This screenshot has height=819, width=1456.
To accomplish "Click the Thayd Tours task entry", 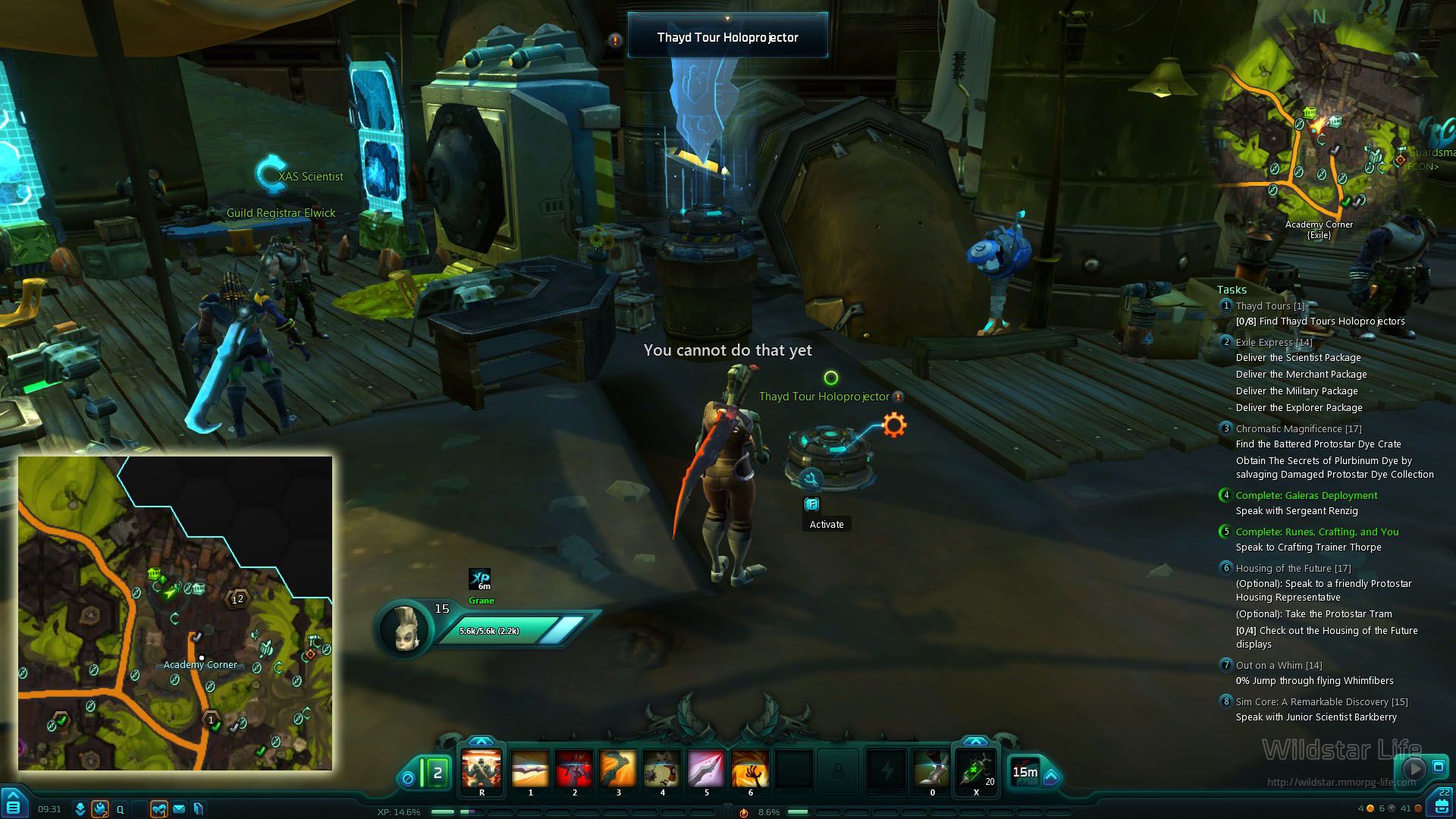I will click(x=1270, y=306).
